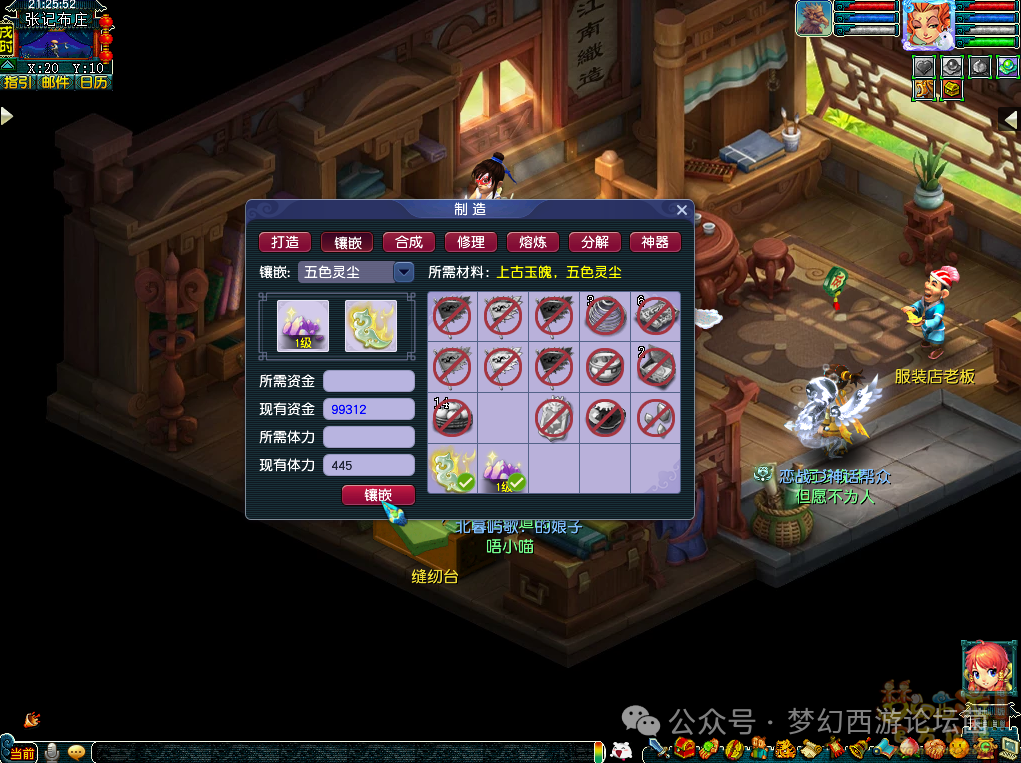Screen dimensions: 1021x763
Task: Click the minimap showing 张记布庄
Action: pyautogui.click(x=56, y=42)
